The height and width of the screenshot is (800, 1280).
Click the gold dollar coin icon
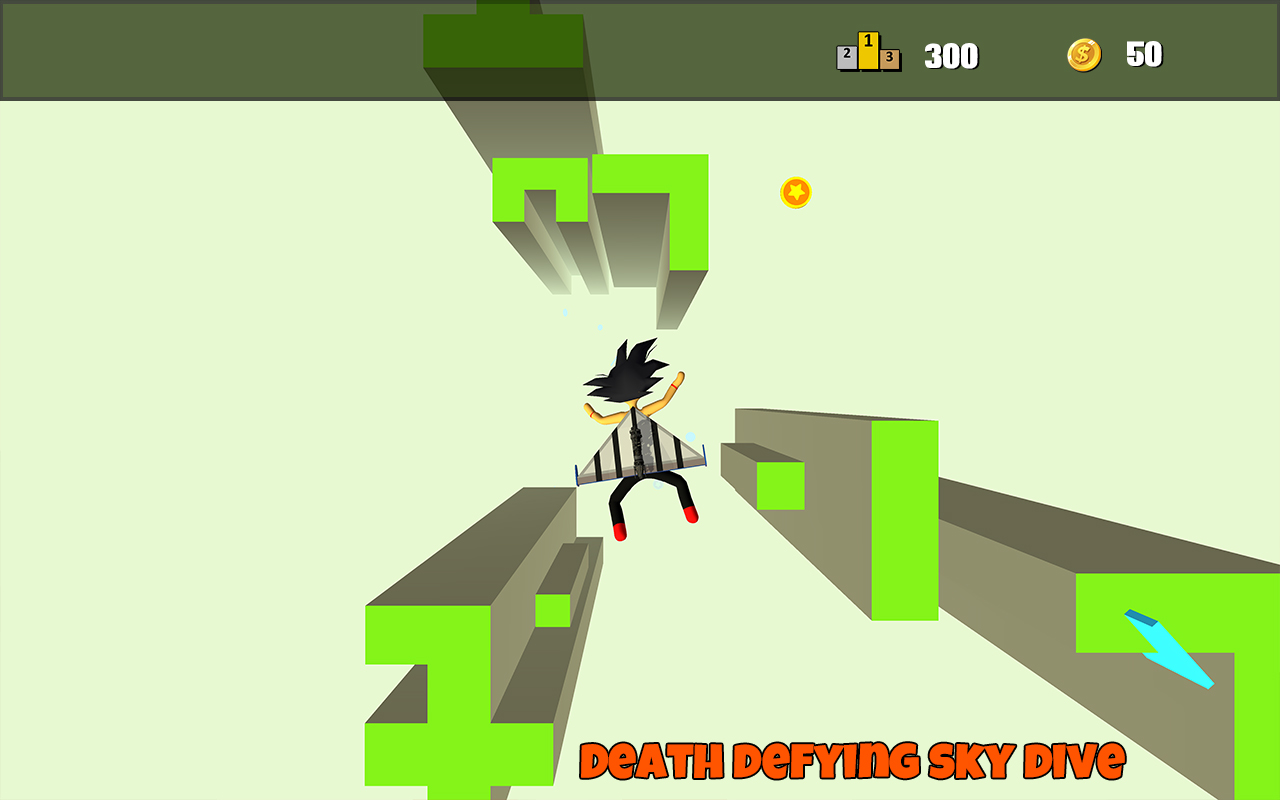coord(1086,55)
